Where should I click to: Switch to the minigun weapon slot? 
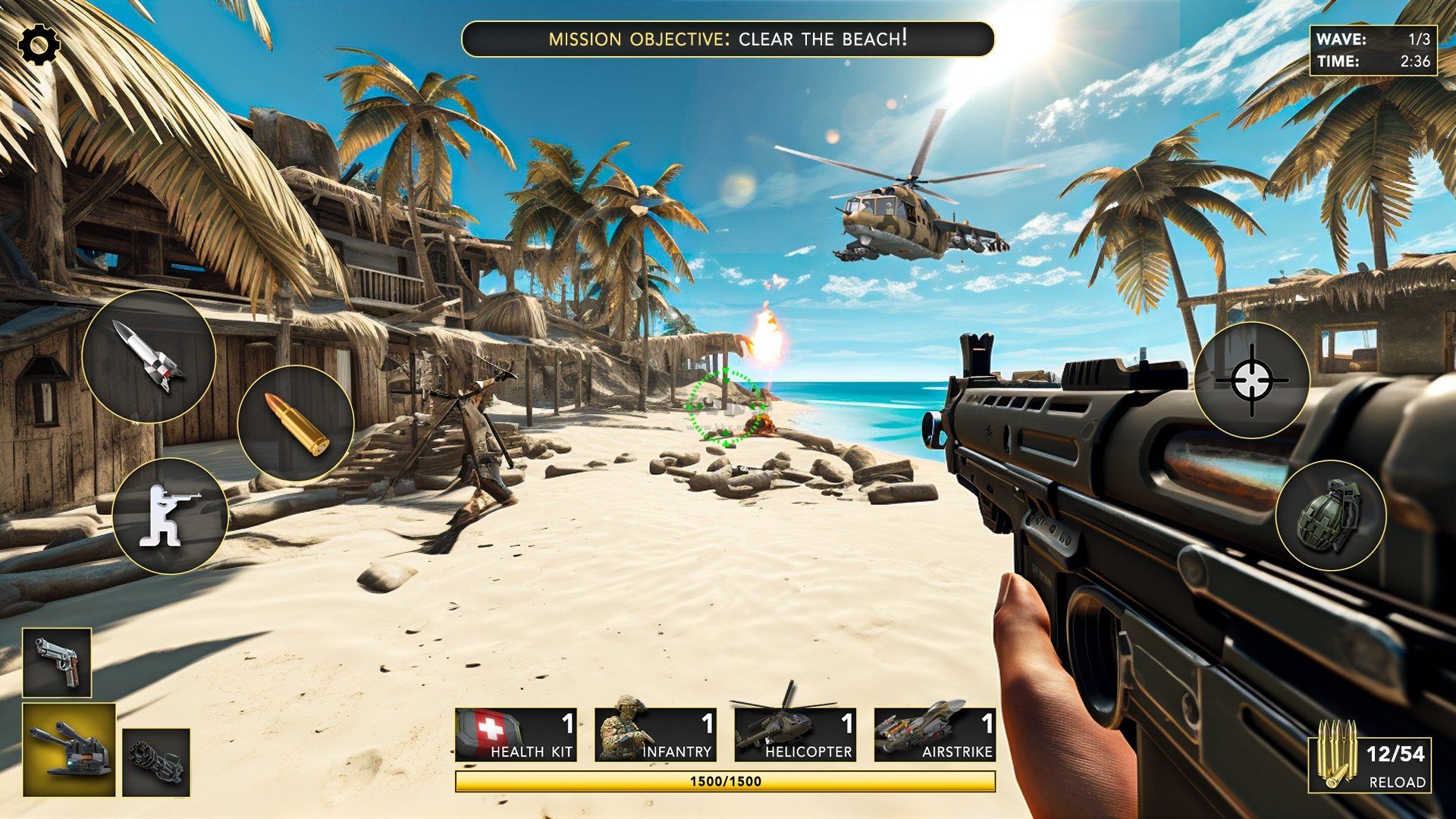click(x=156, y=761)
